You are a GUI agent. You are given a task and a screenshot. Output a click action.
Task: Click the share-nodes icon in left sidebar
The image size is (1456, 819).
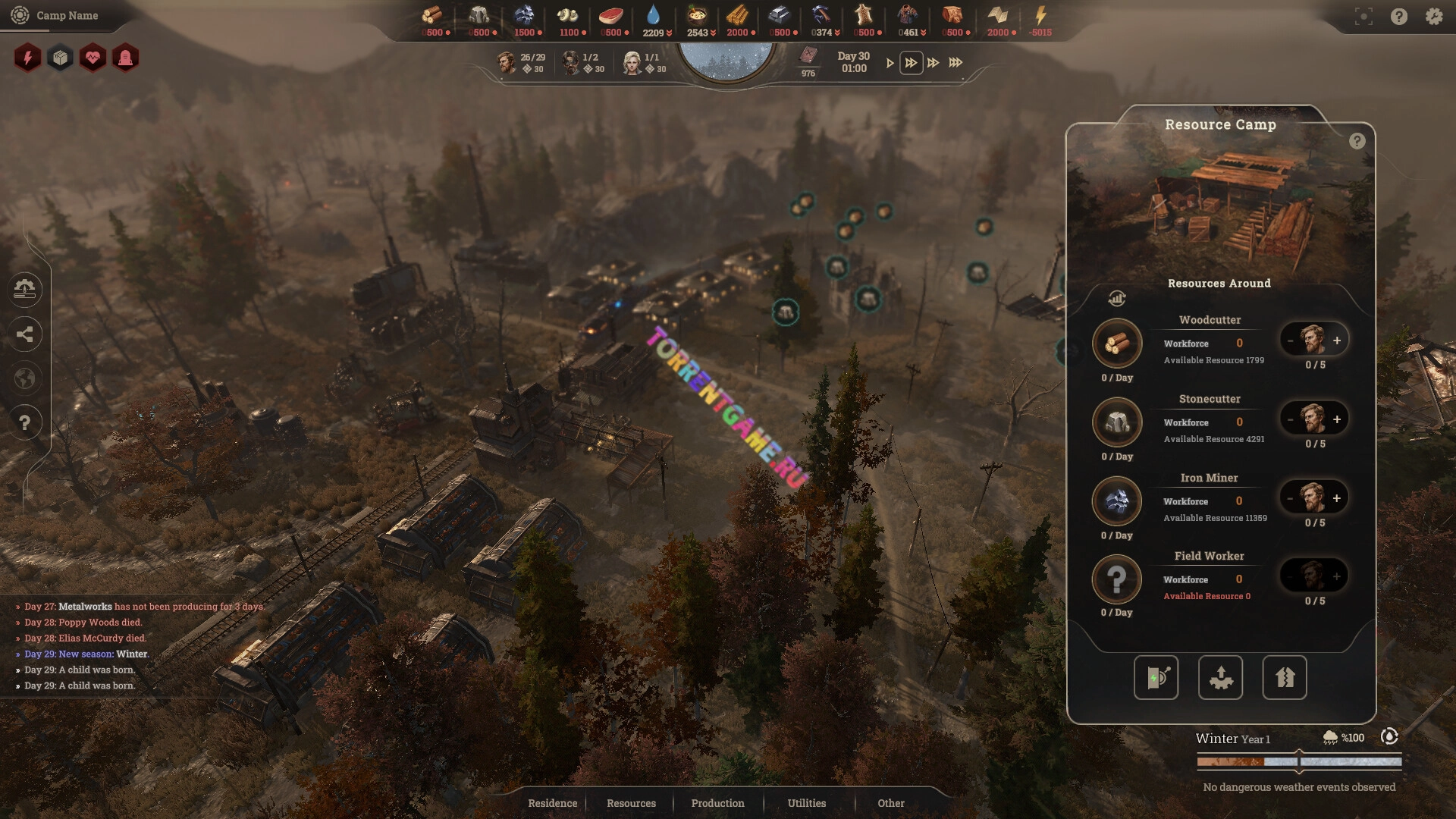coord(24,334)
